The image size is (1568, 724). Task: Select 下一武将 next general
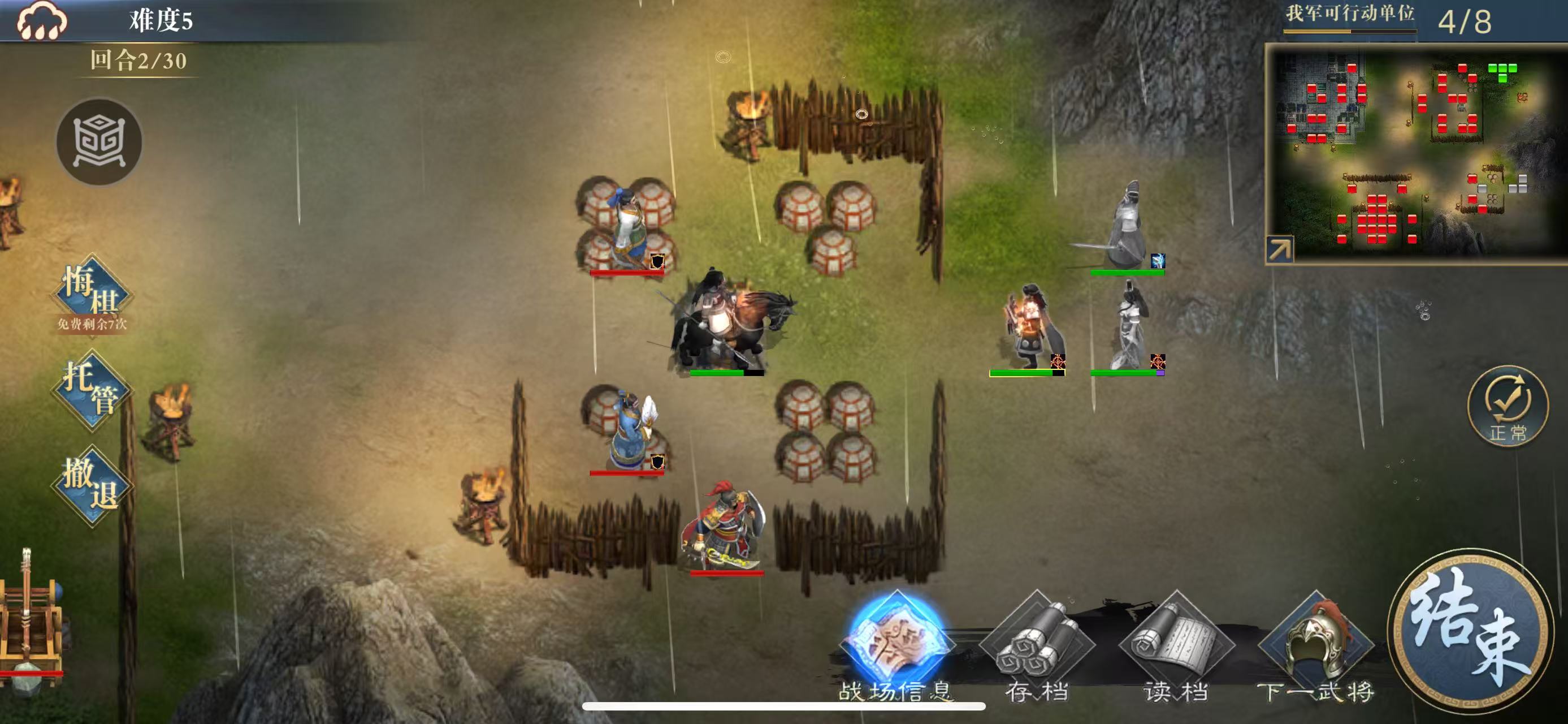[x=1316, y=647]
